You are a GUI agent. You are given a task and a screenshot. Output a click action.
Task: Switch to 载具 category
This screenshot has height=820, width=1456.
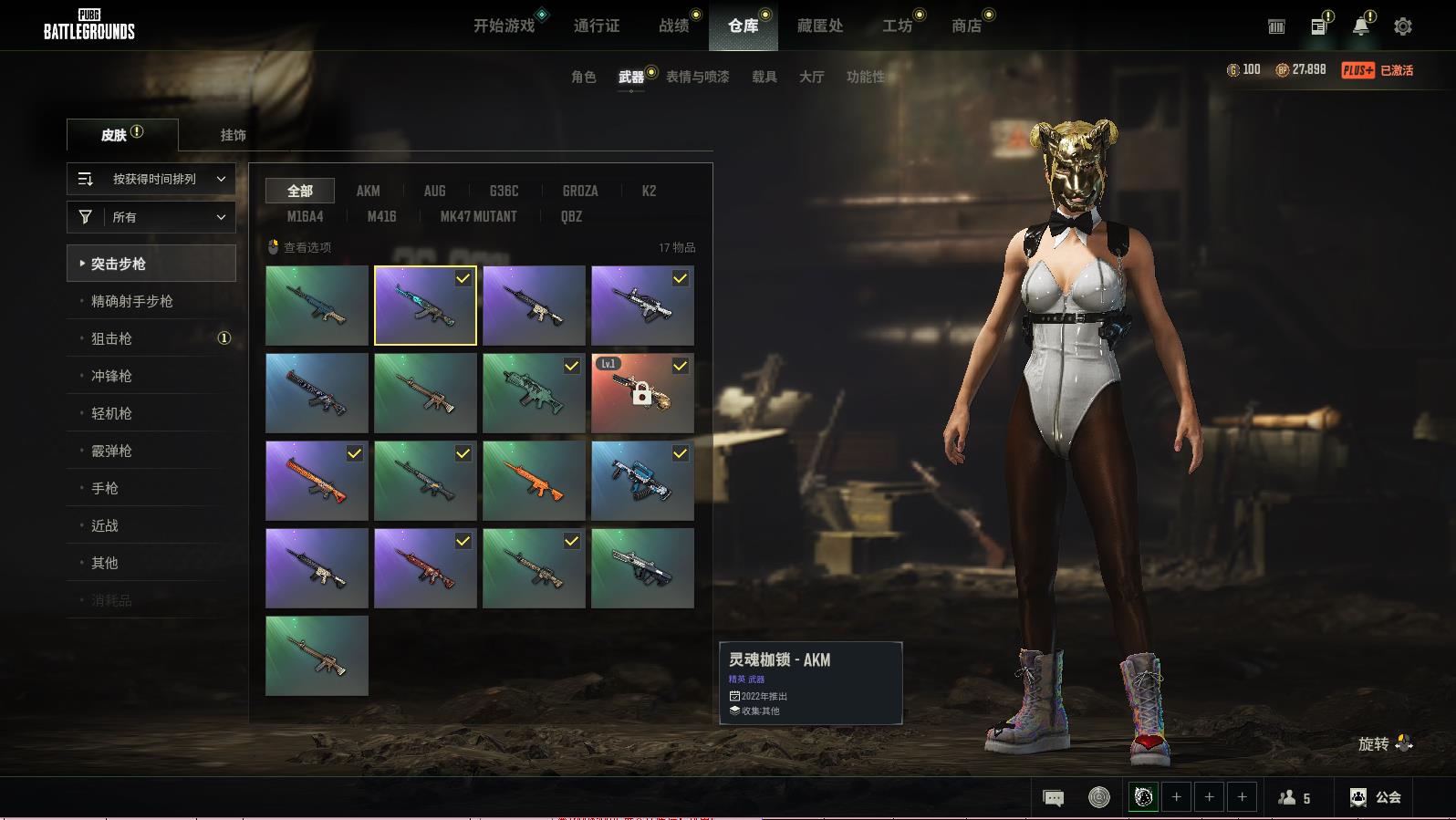click(x=764, y=77)
